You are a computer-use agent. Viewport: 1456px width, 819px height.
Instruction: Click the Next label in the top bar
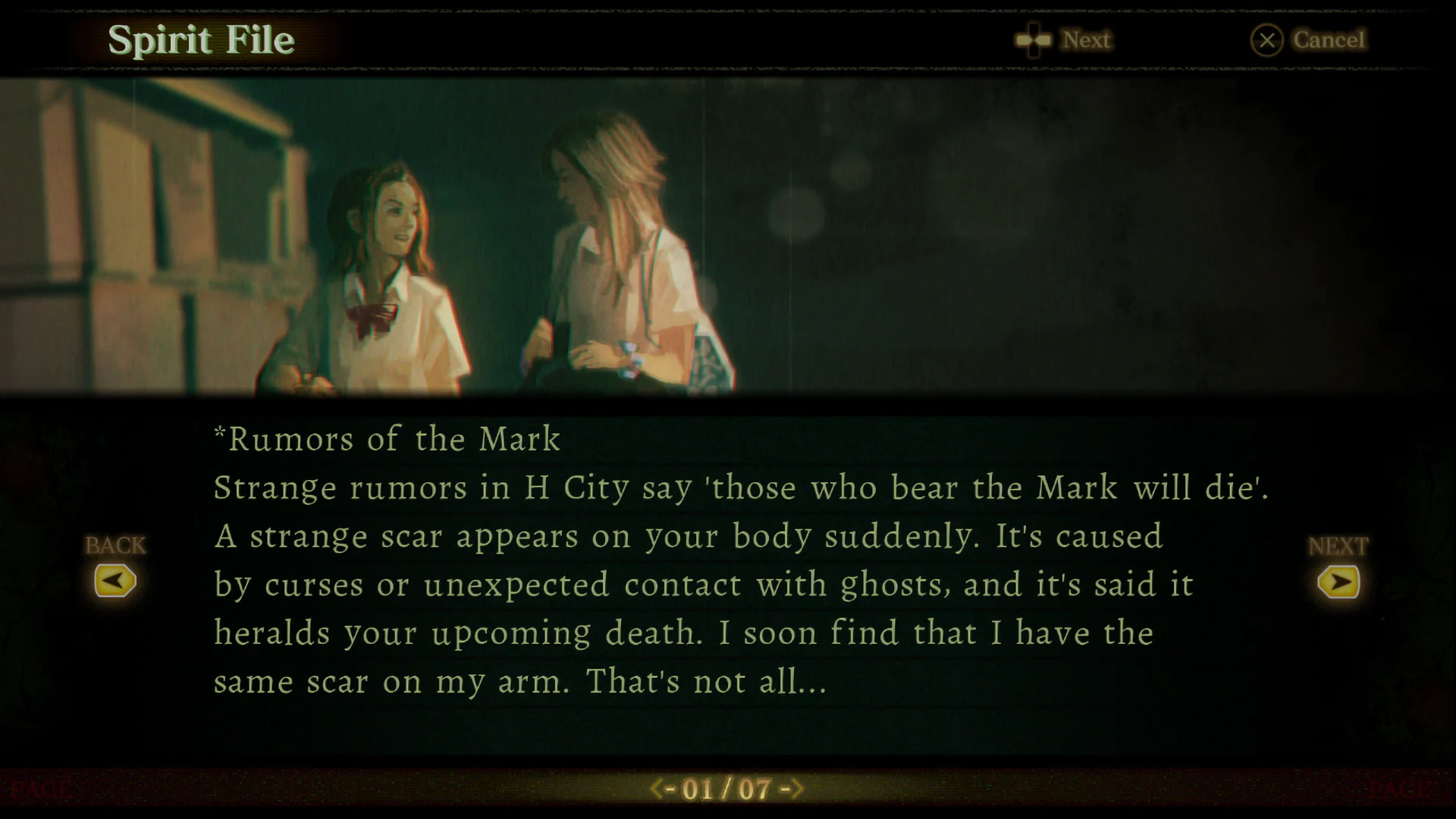click(1086, 40)
